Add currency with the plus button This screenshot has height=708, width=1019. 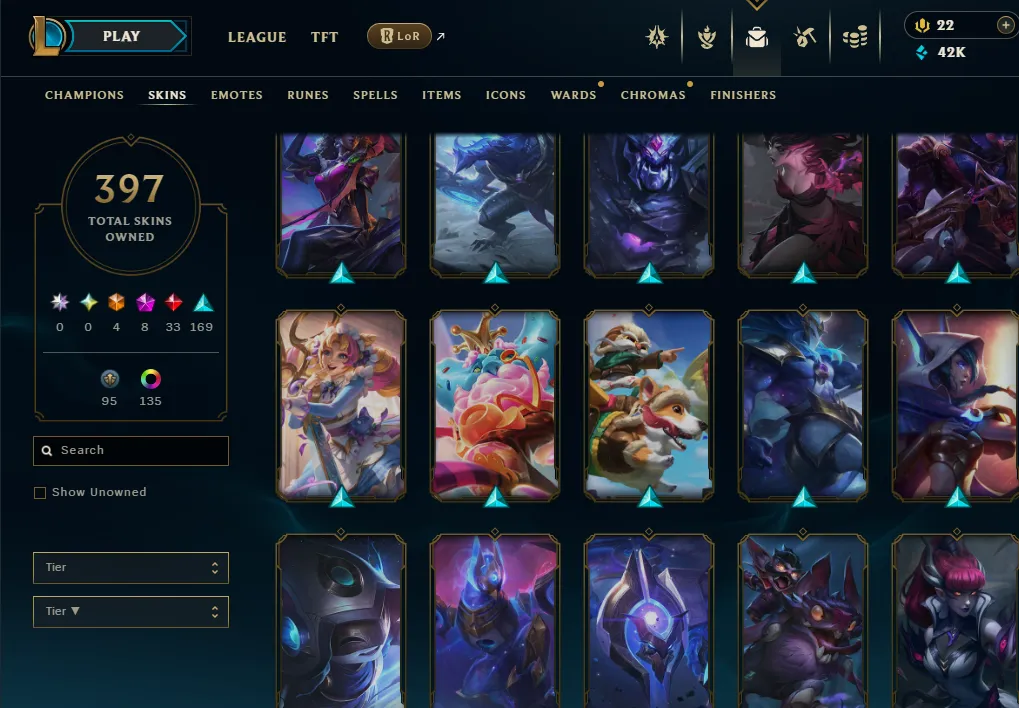click(1005, 25)
